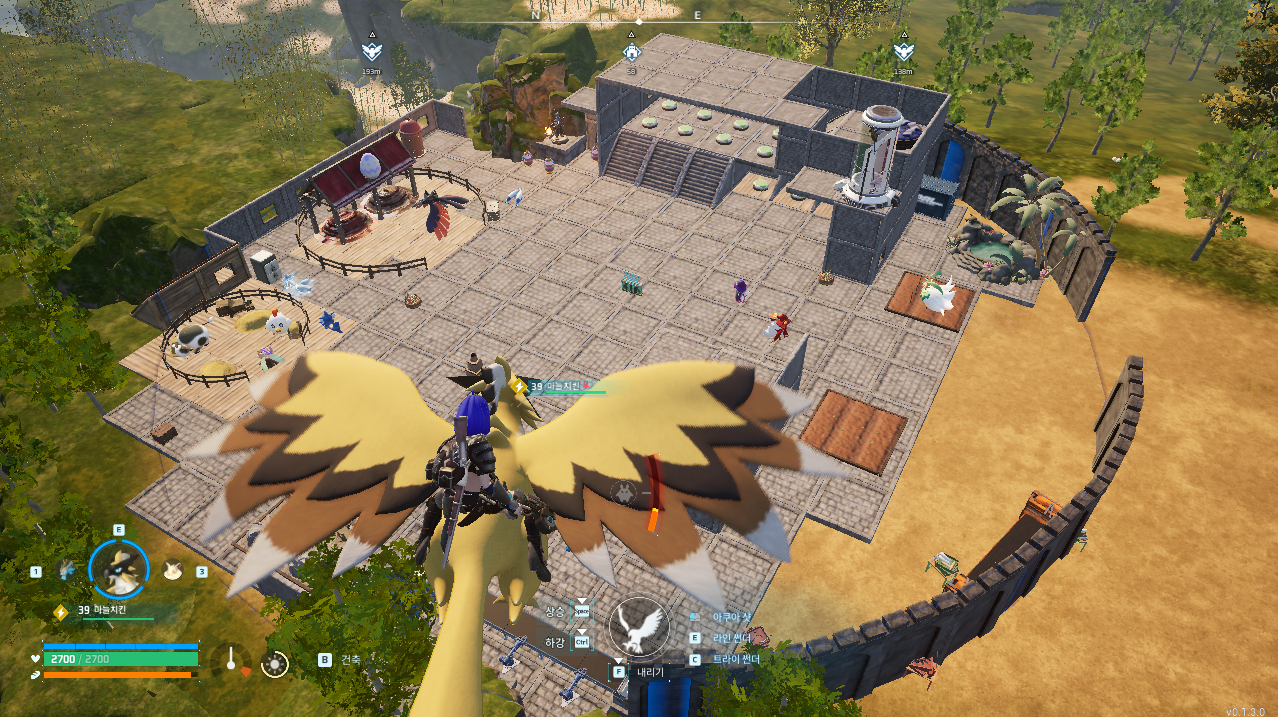The width and height of the screenshot is (1278, 717).
Task: Click the base marker on the compass
Action: tap(631, 52)
